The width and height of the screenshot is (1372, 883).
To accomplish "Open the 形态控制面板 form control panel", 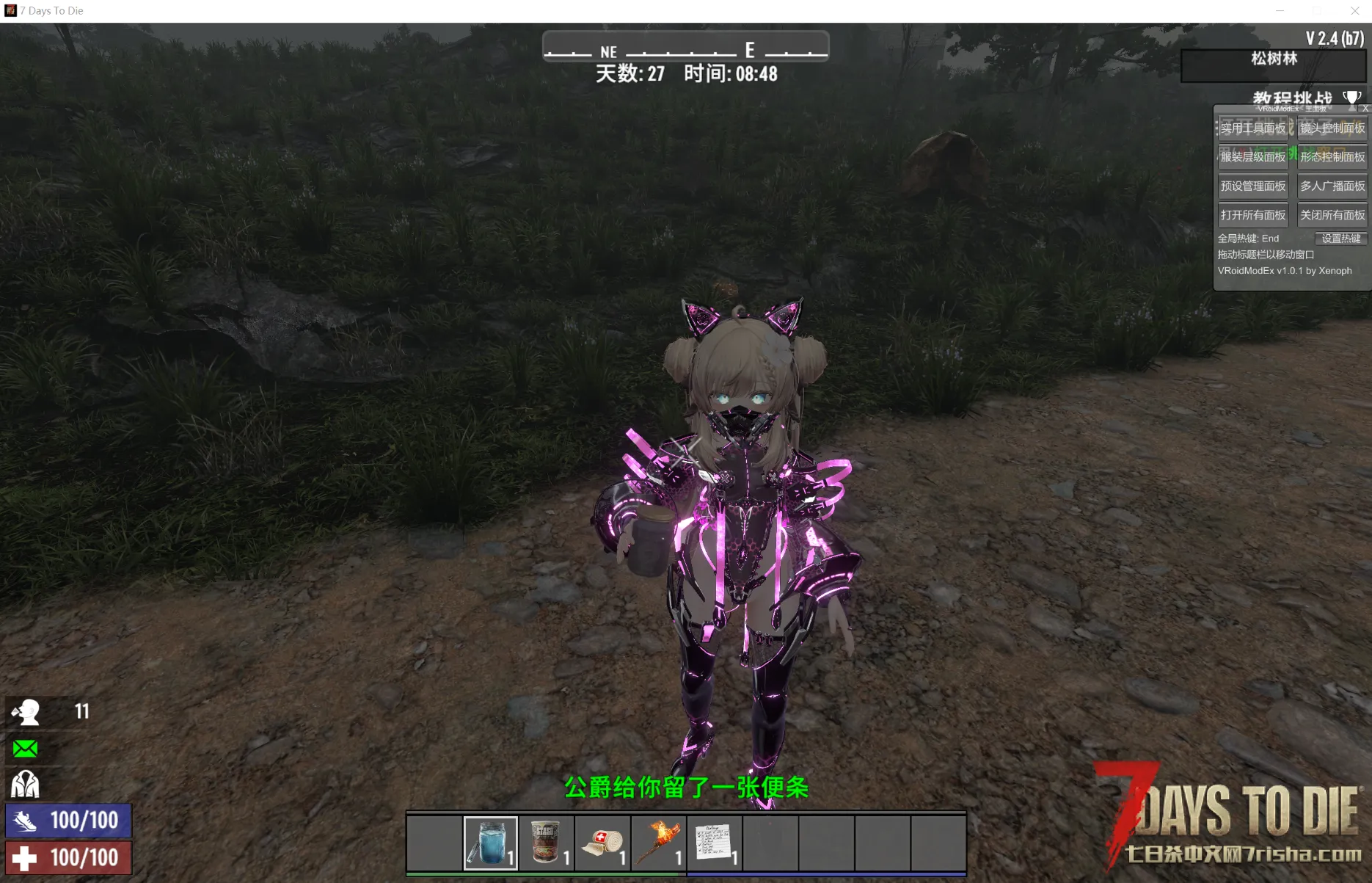I will (1332, 157).
